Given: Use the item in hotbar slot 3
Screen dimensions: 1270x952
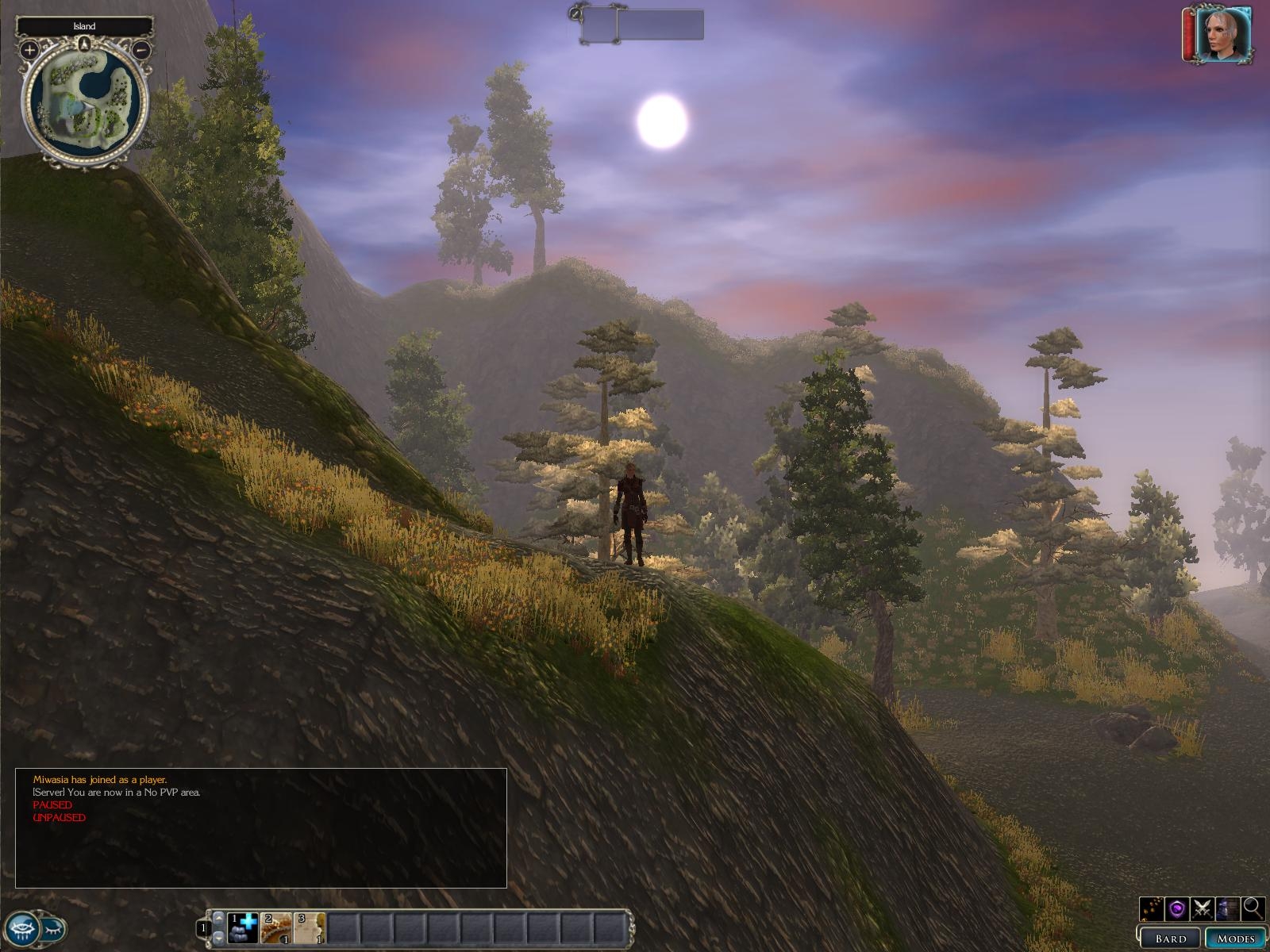Looking at the screenshot, I should [310, 927].
